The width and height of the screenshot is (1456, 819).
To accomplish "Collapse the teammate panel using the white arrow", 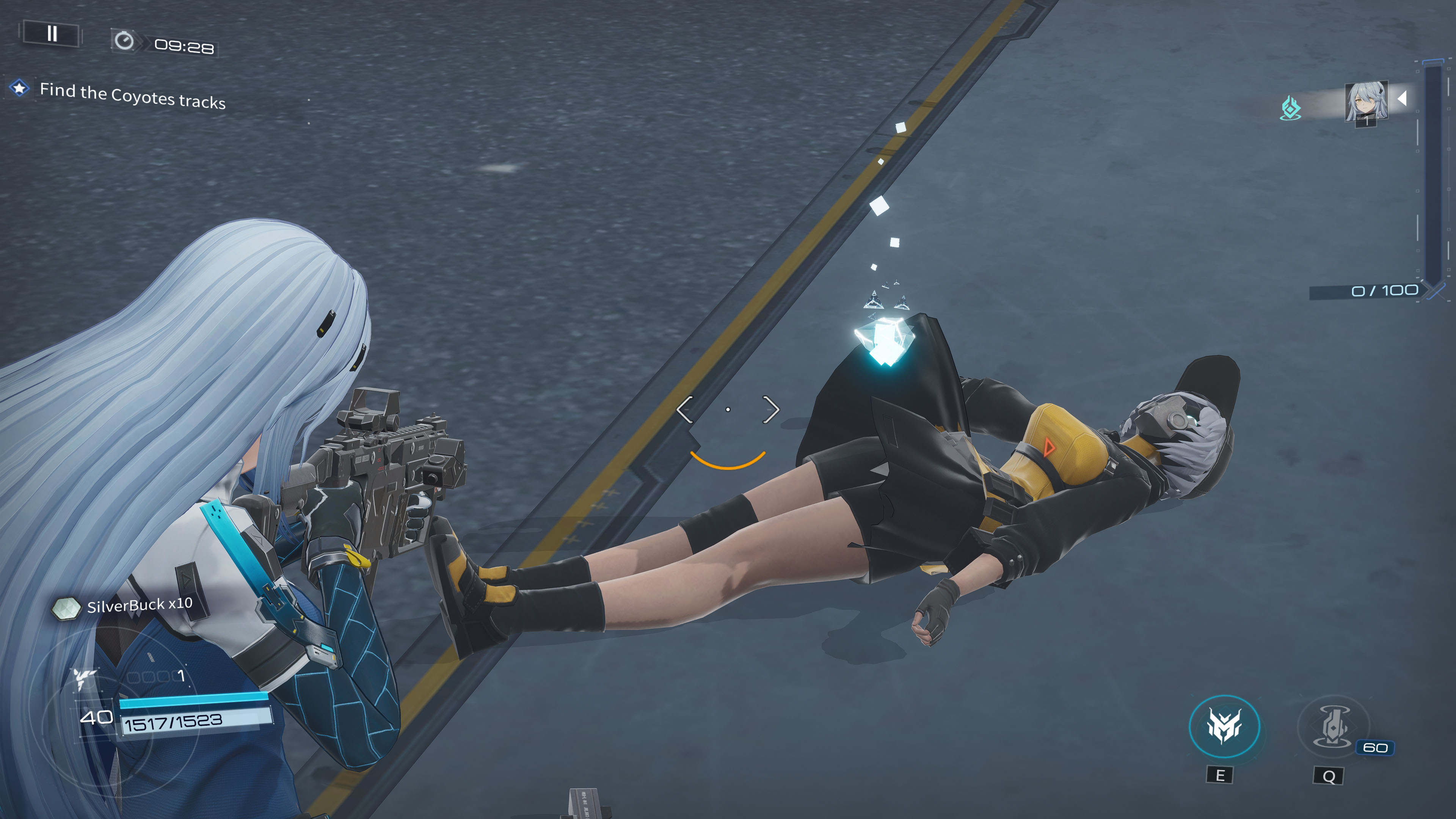I will click(x=1403, y=99).
